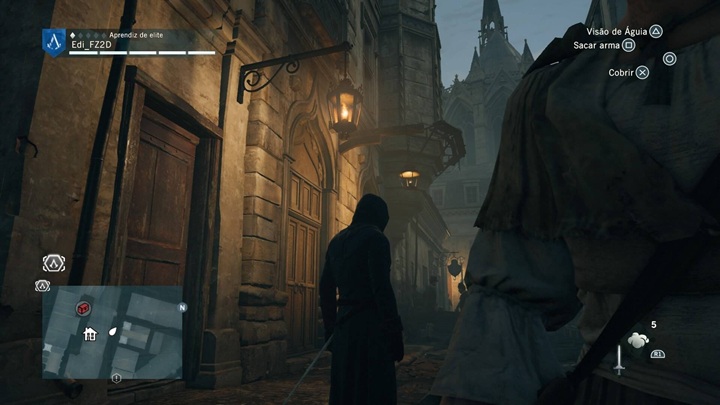Click the large Assassin insignia above the minimap
Image resolution: width=720 pixels, height=405 pixels.
[x=53, y=263]
